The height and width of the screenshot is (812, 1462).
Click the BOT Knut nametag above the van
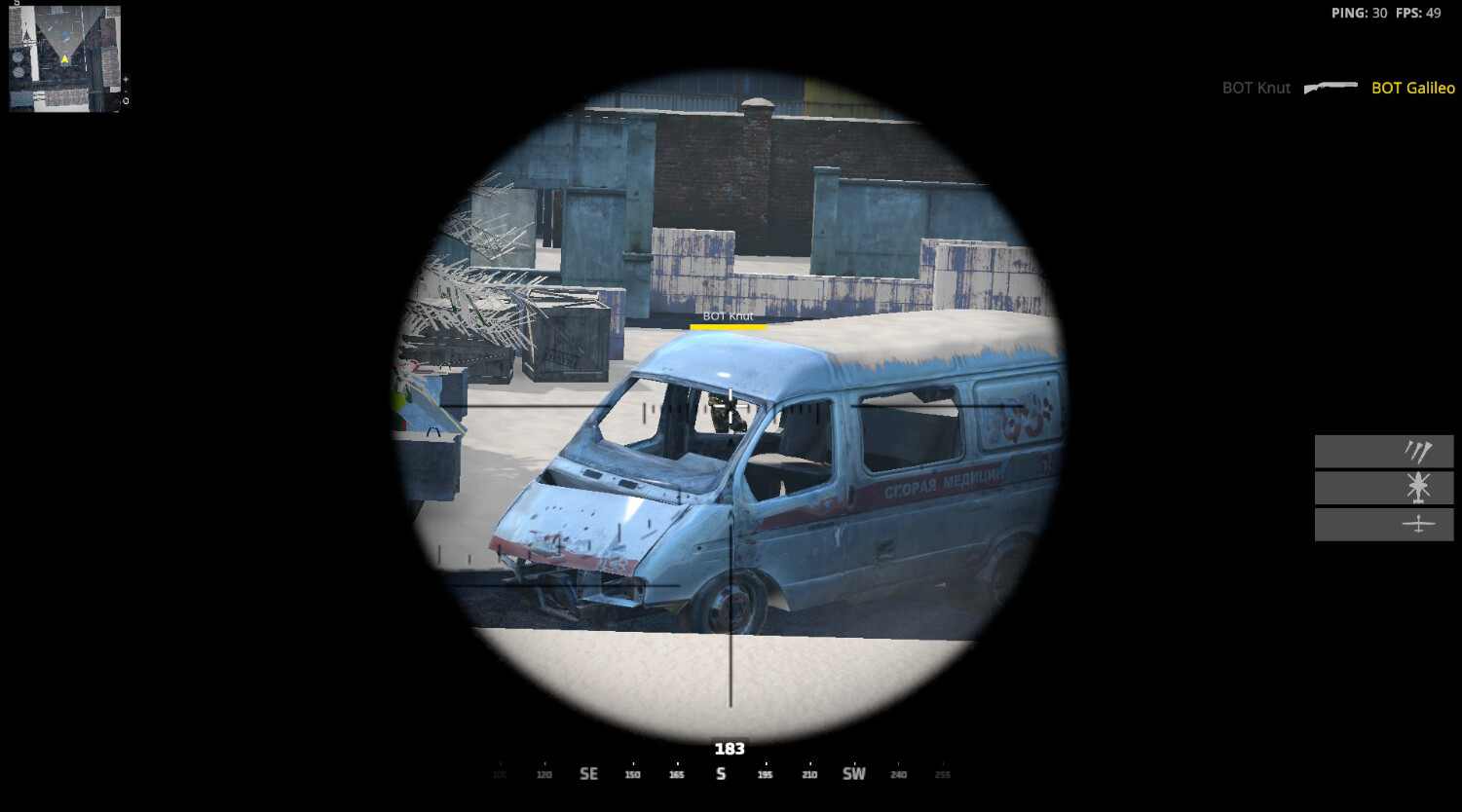[x=728, y=317]
